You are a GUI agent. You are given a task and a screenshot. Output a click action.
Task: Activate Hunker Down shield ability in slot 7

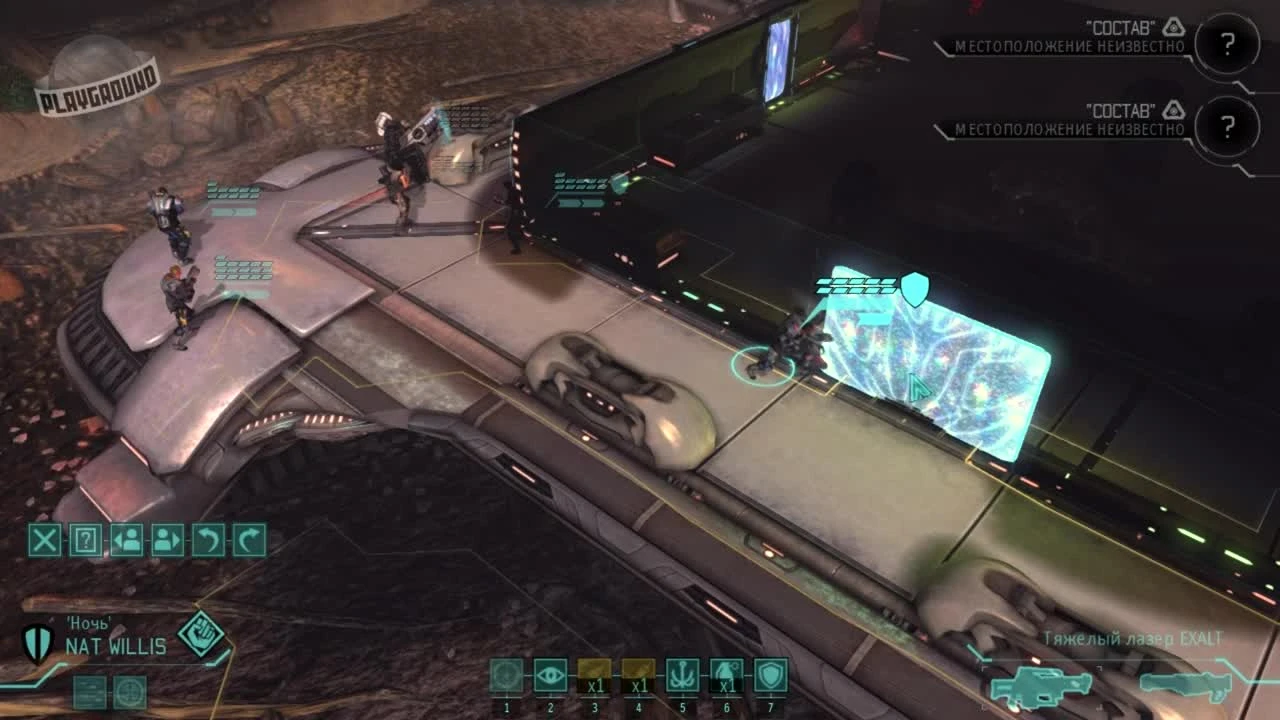(771, 676)
